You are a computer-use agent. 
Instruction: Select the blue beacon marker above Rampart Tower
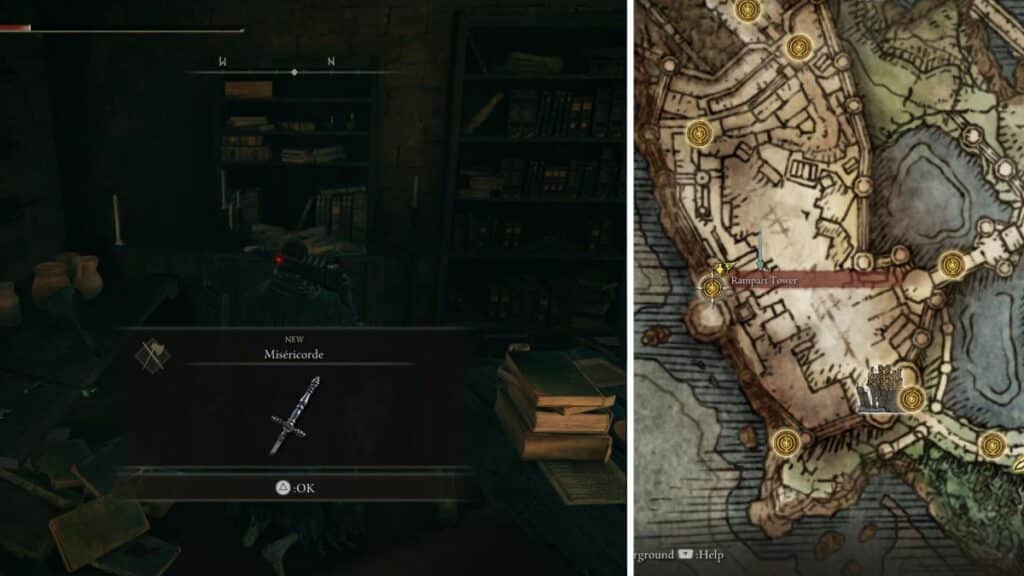point(759,250)
